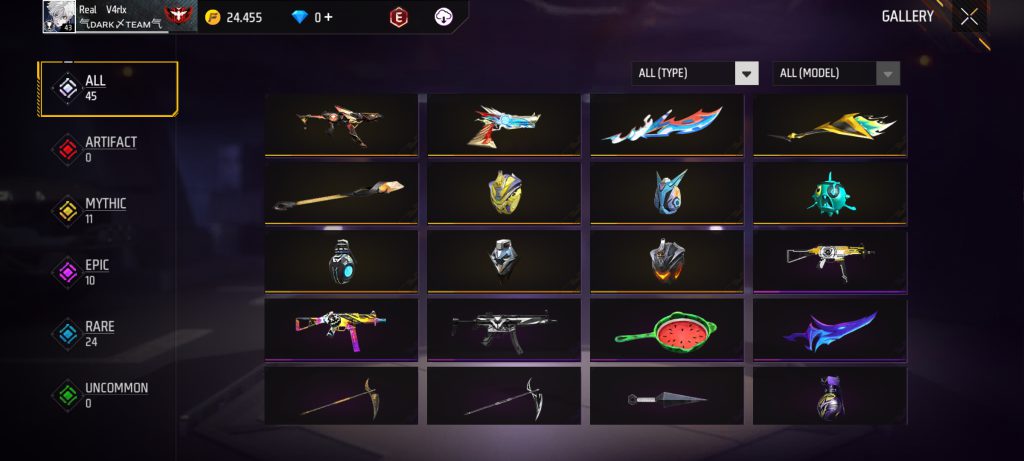Select the gold-tipped spear skin
The width and height of the screenshot is (1024, 461).
[x=341, y=193]
